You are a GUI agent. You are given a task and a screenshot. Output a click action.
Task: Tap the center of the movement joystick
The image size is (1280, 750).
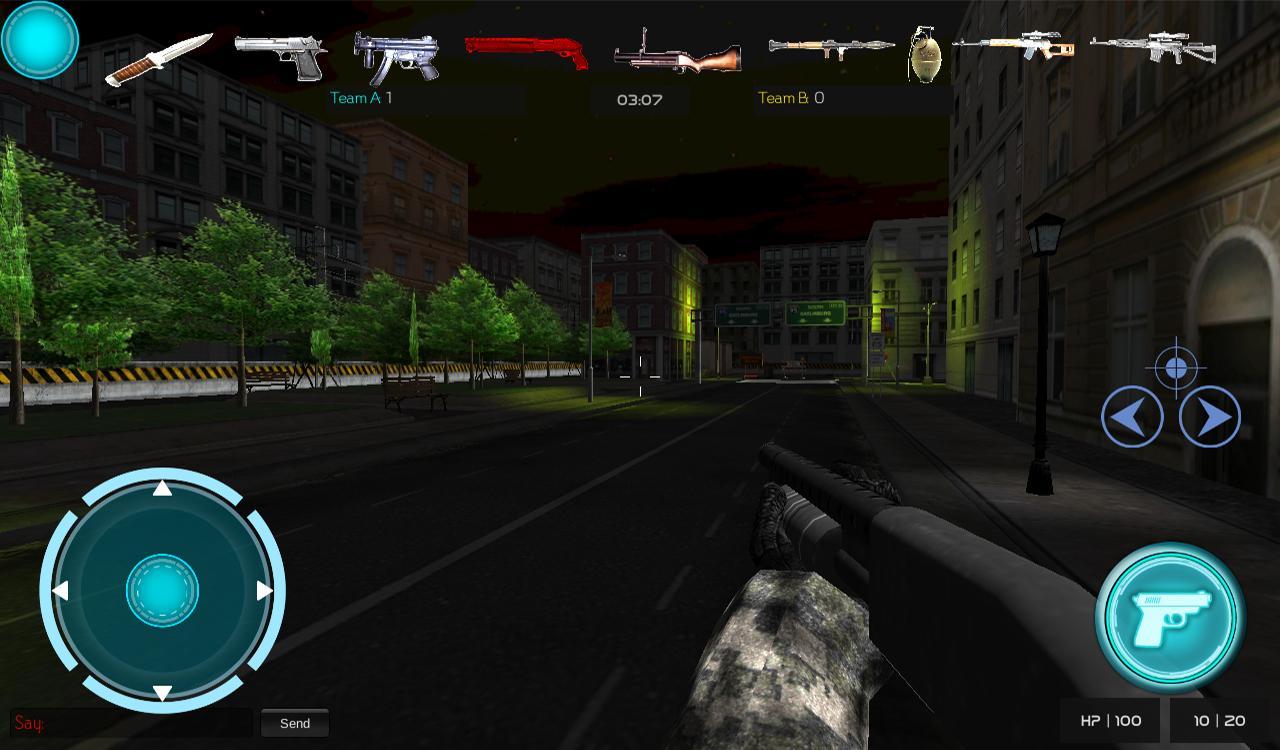pyautogui.click(x=162, y=591)
